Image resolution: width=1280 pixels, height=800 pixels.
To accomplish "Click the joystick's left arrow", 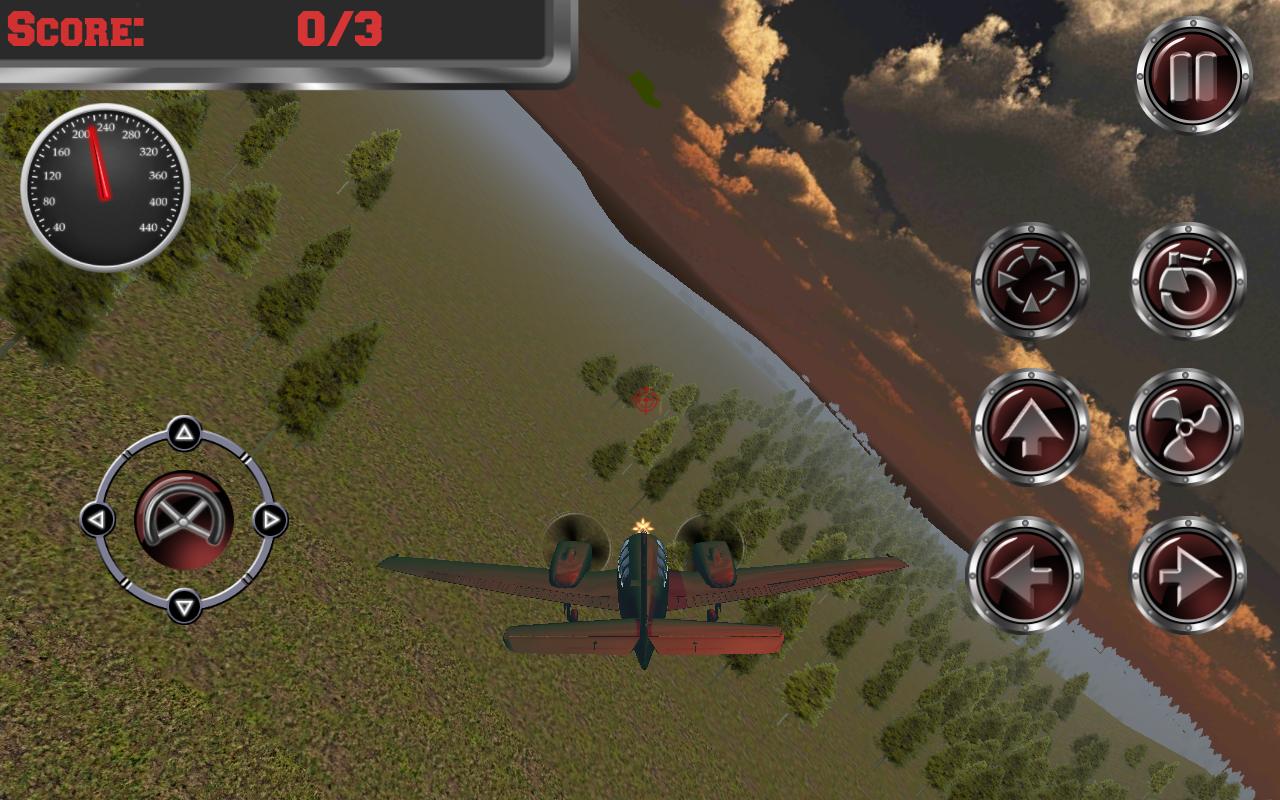I will 97,520.
